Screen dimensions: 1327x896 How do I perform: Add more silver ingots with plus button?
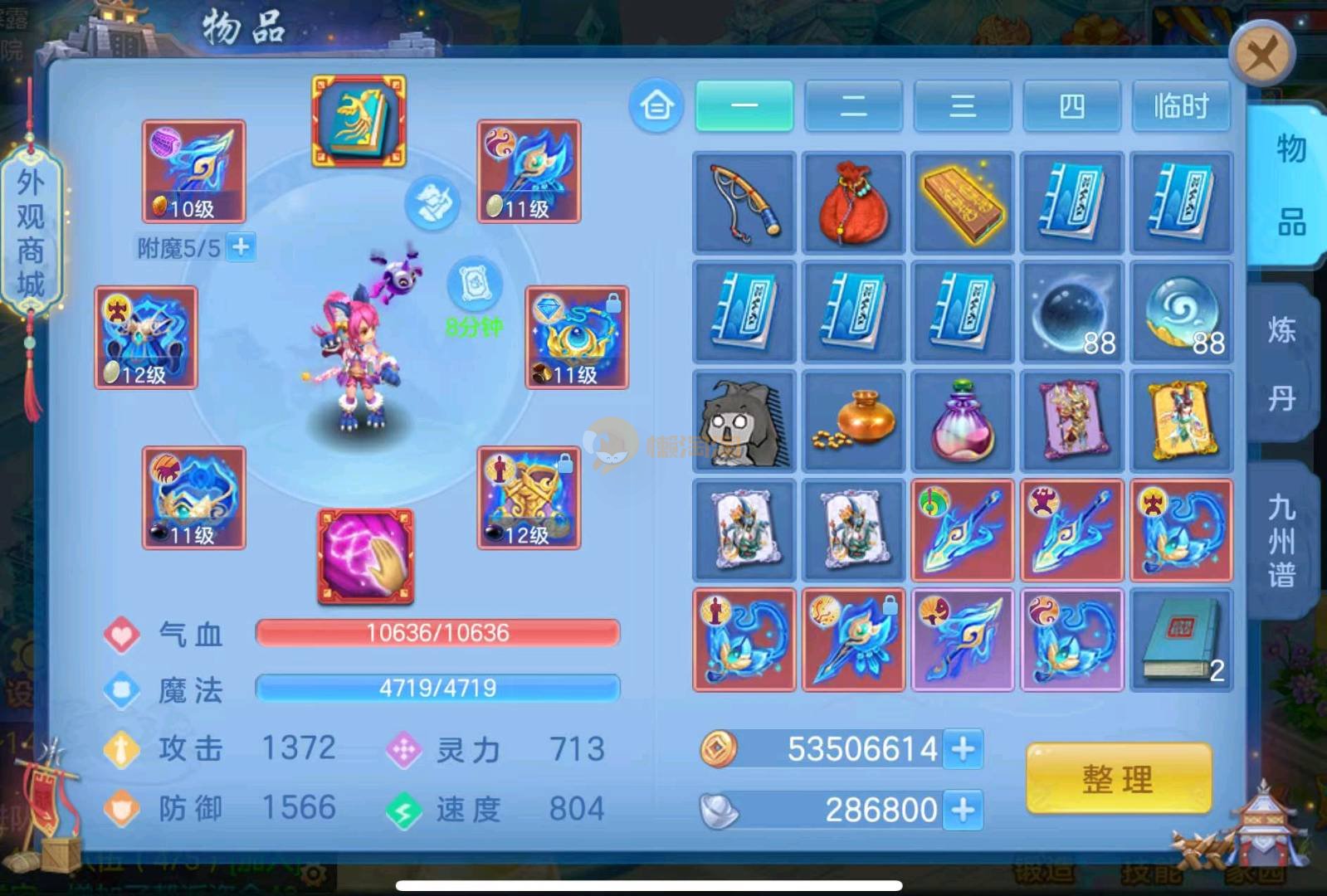click(x=963, y=809)
